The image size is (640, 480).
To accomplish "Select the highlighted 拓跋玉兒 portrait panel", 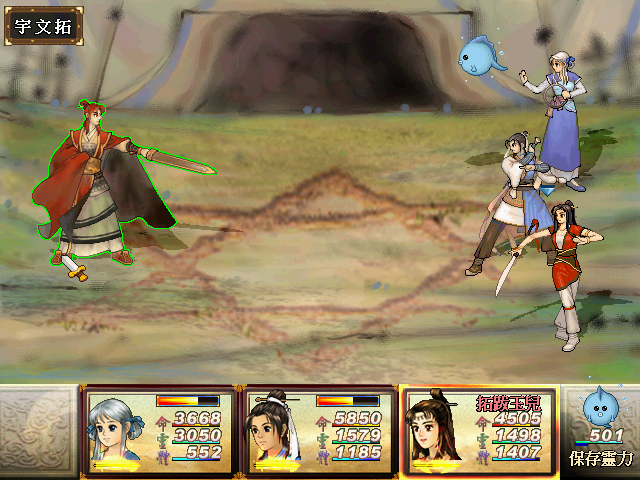I will (478, 431).
